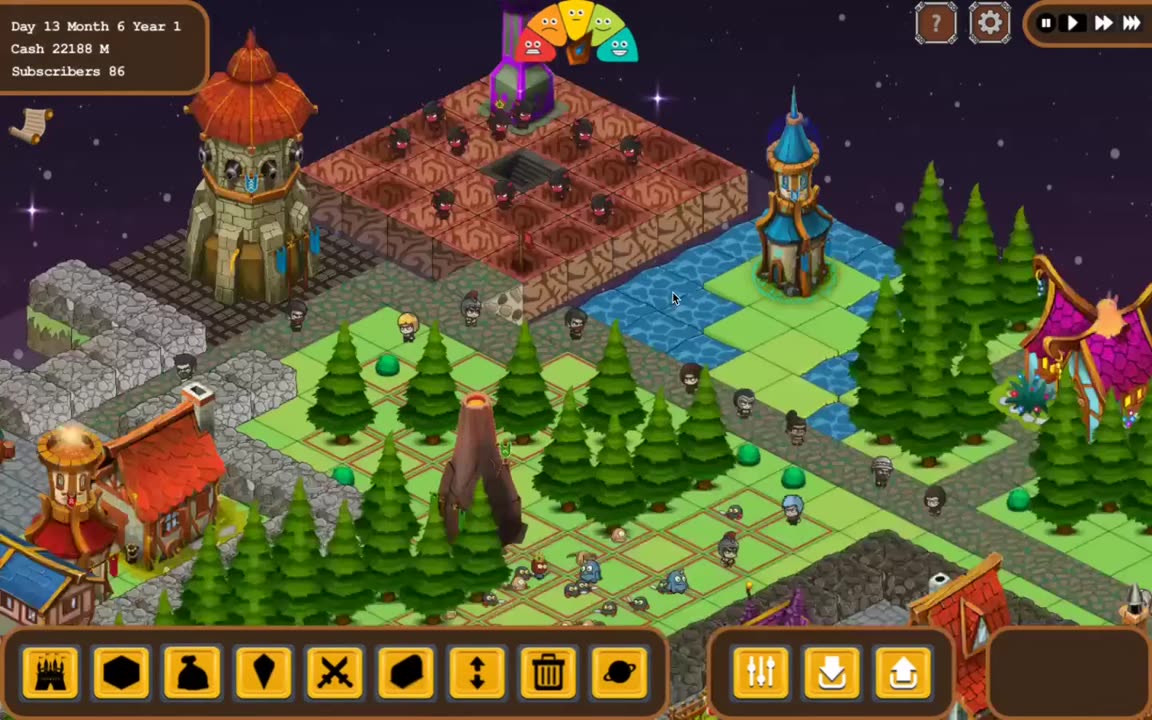Open the ringed planet menu
Image resolution: width=1152 pixels, height=720 pixels.
(619, 671)
